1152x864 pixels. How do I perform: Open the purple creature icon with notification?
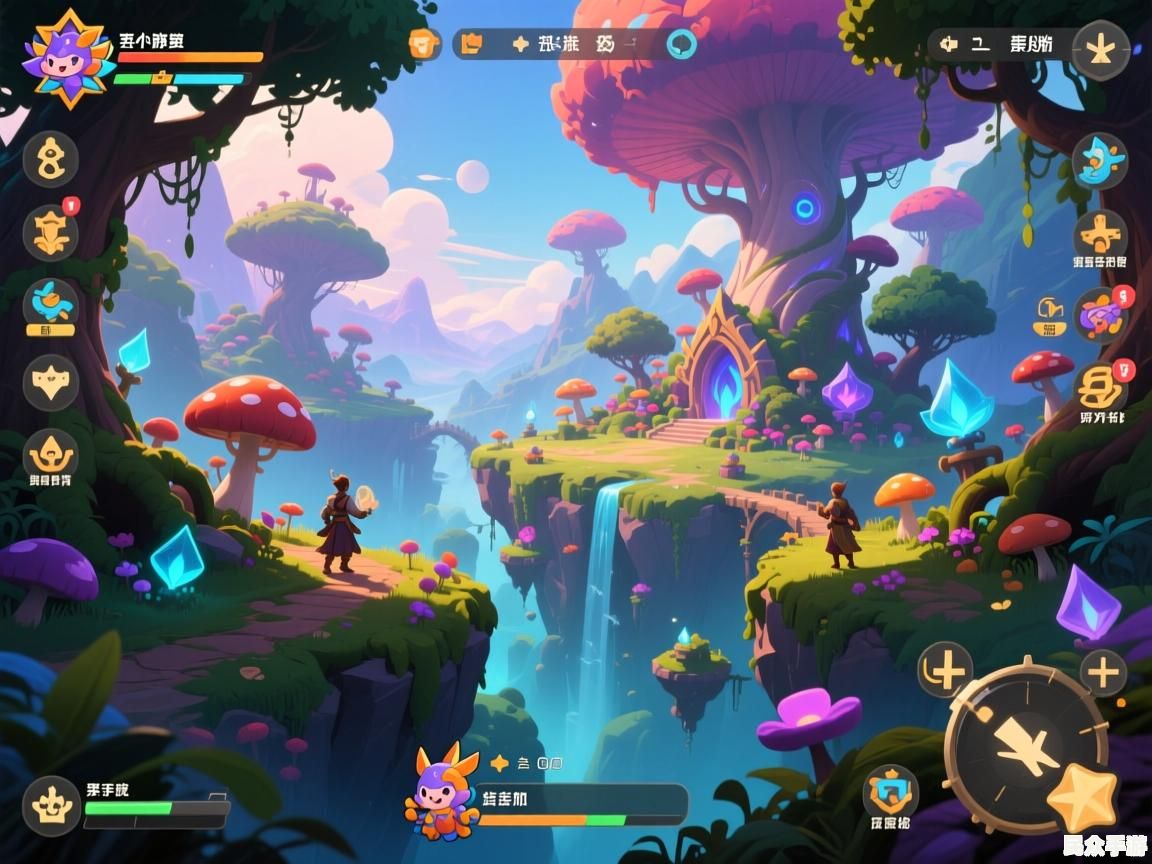(x=1100, y=315)
